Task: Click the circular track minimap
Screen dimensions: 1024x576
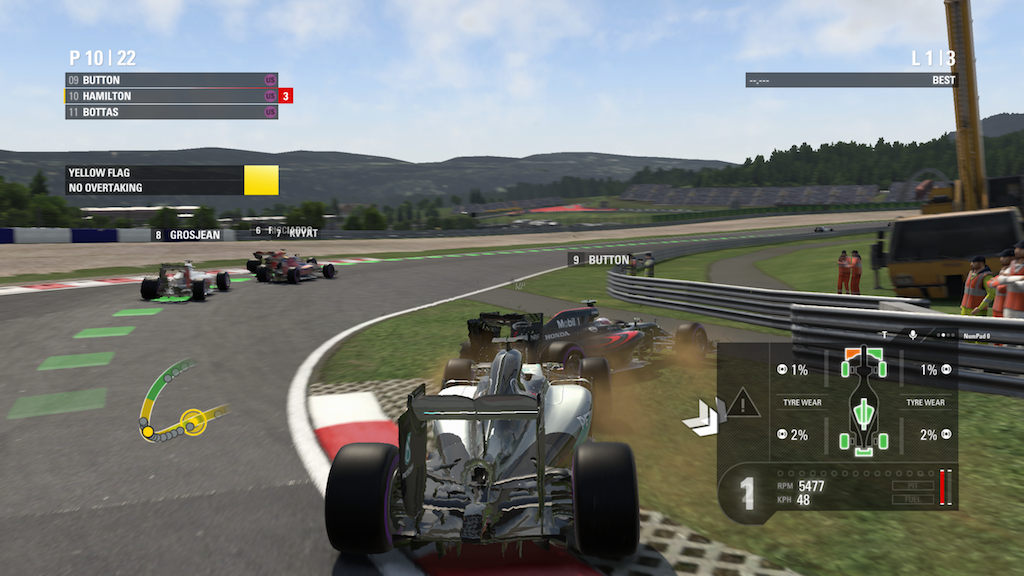Action: tap(178, 402)
